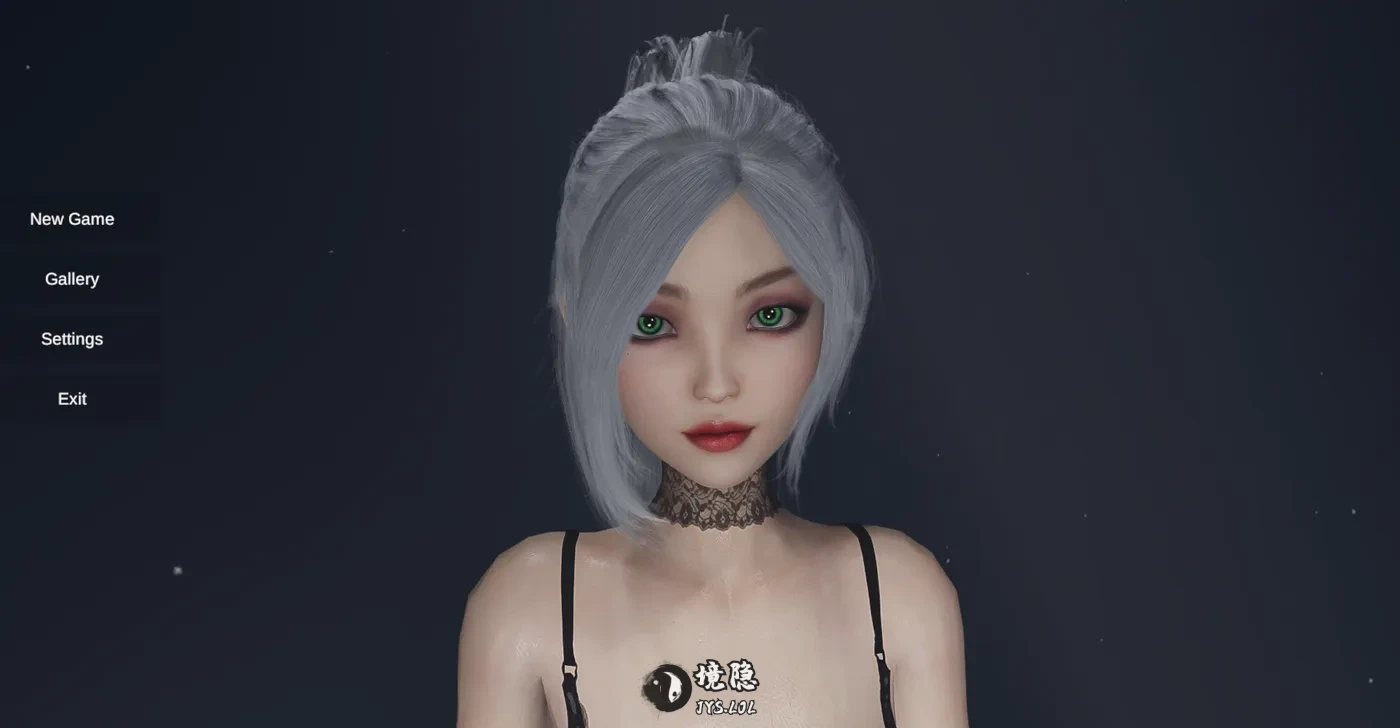Click the lace choker on the character's neck

tap(718, 500)
